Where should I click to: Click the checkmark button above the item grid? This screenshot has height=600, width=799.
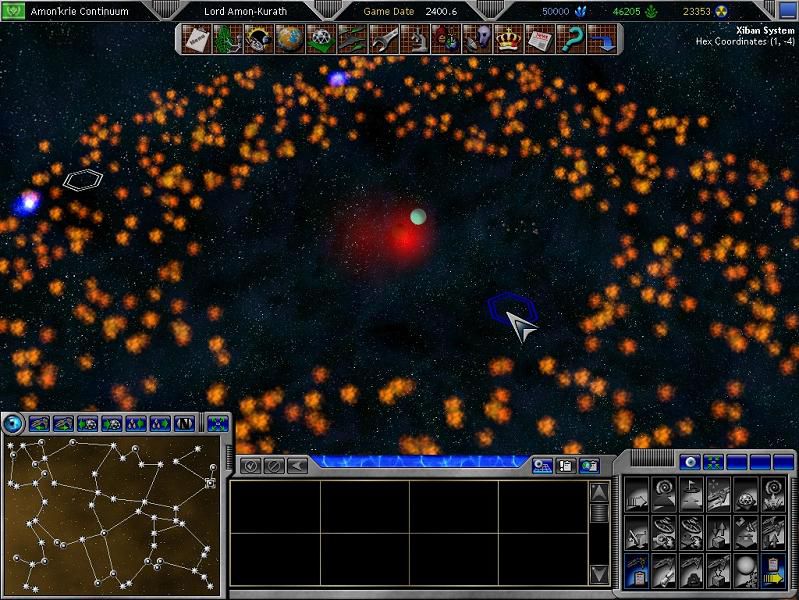(x=251, y=466)
